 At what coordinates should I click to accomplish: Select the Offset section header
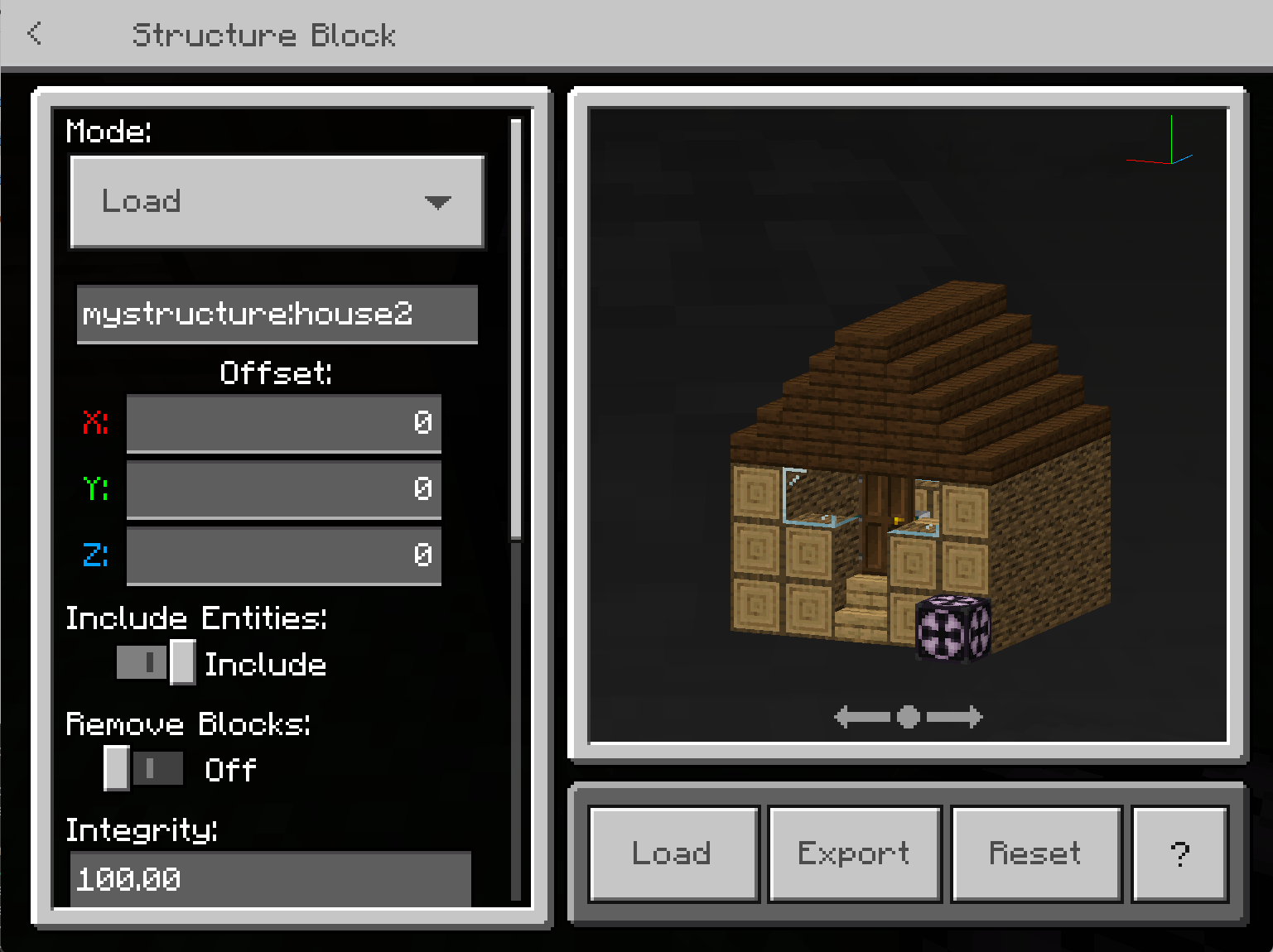tap(275, 373)
